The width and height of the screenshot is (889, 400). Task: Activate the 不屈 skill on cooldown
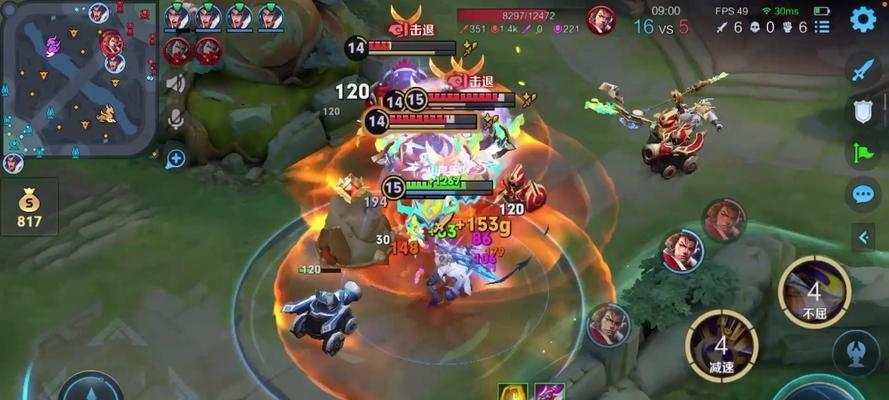[x=814, y=291]
